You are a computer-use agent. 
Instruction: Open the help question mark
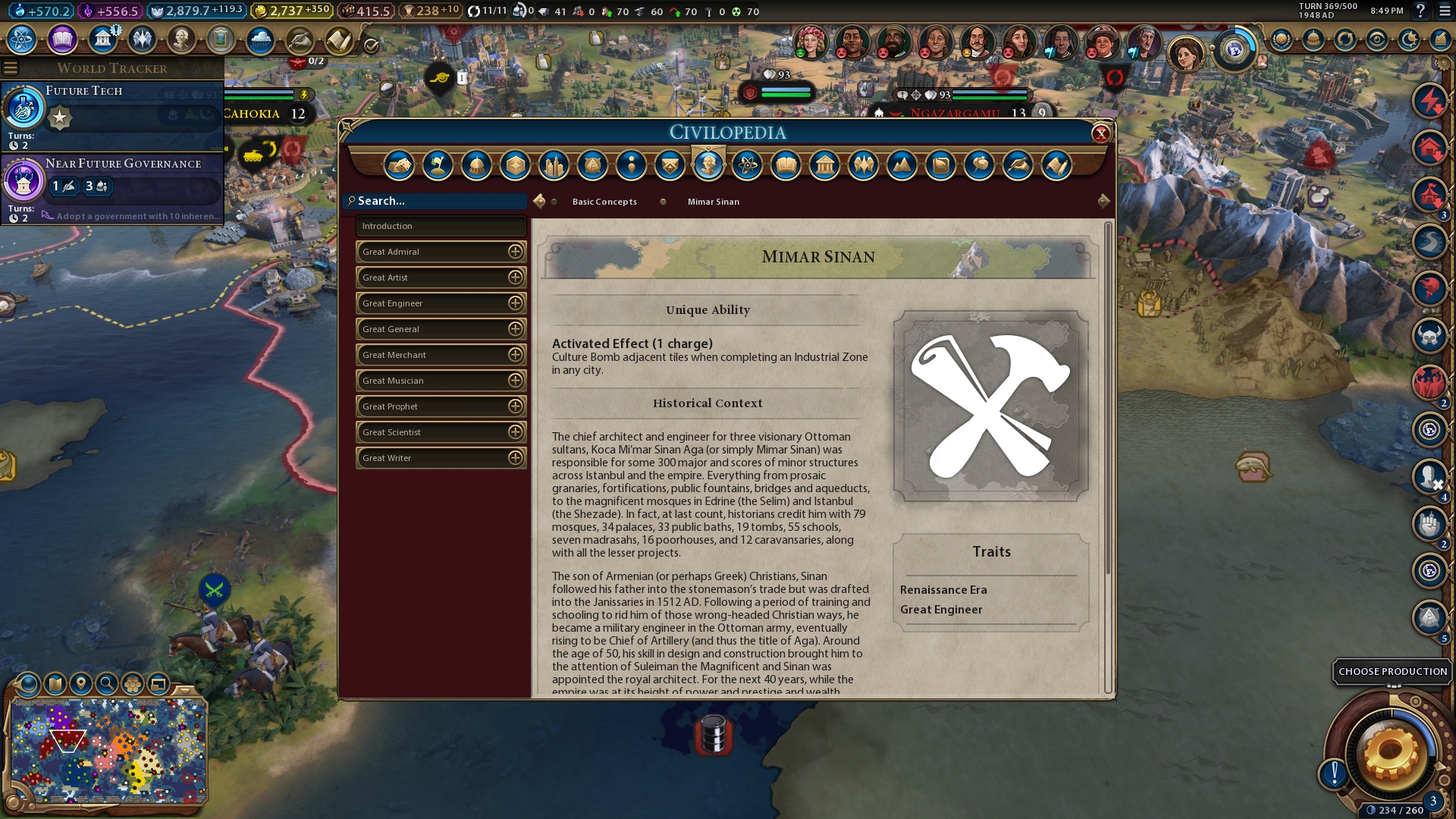[1420, 11]
